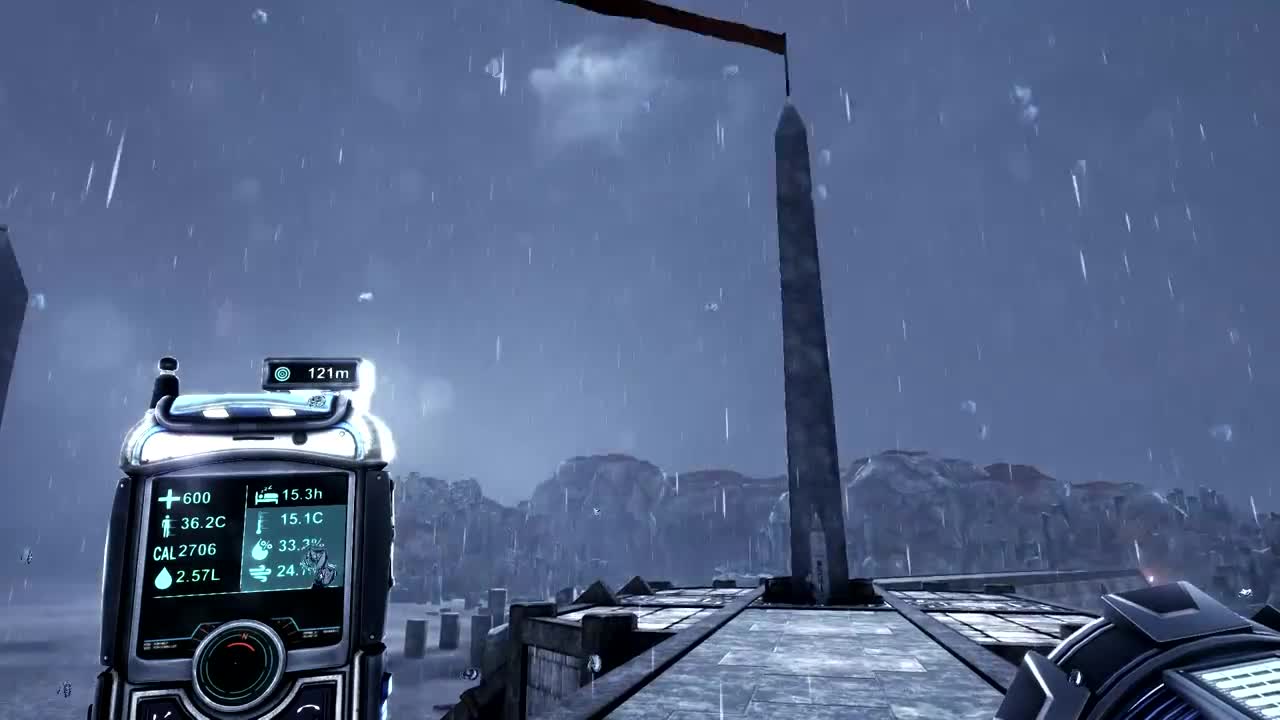Tap the wind gust icon near 24.7

click(x=262, y=571)
